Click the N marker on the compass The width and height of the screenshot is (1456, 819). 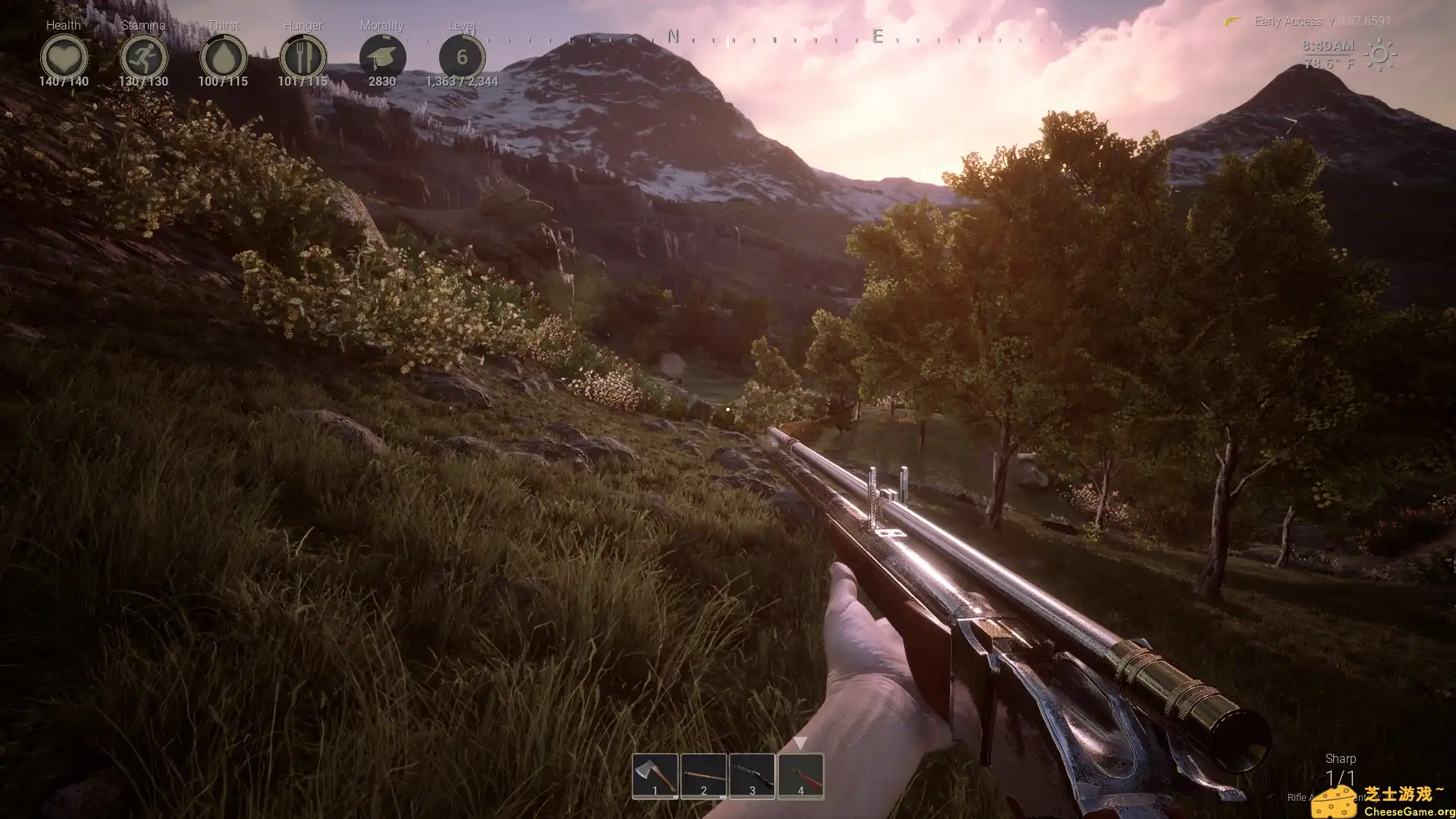pyautogui.click(x=672, y=36)
